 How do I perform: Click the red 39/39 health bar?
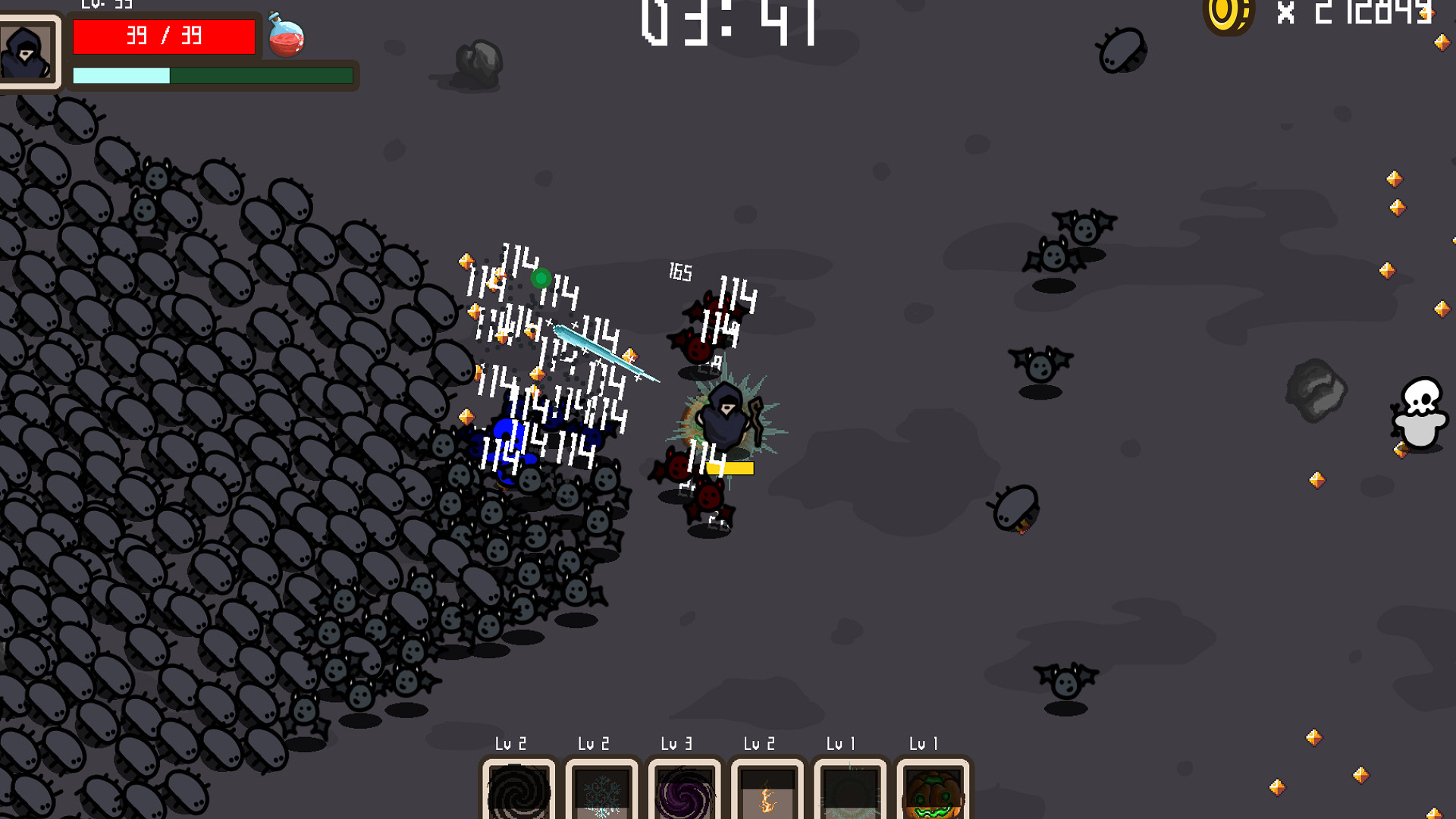click(164, 36)
